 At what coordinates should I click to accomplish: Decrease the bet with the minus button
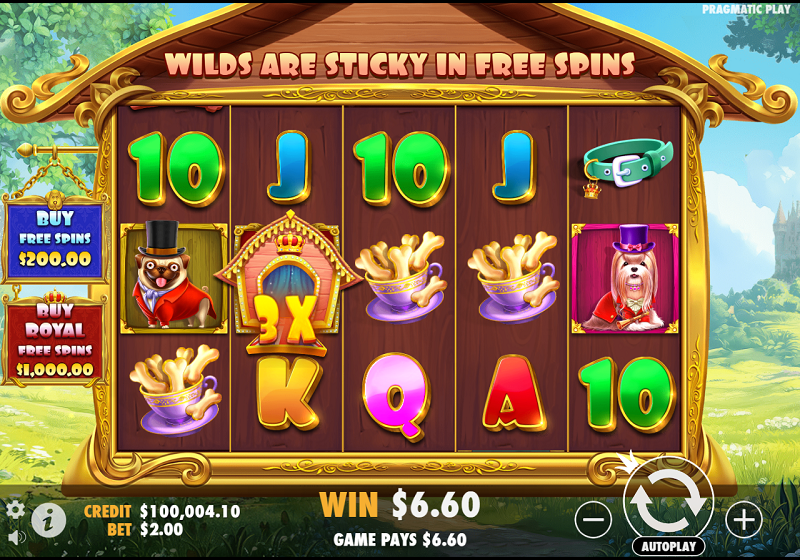(594, 519)
